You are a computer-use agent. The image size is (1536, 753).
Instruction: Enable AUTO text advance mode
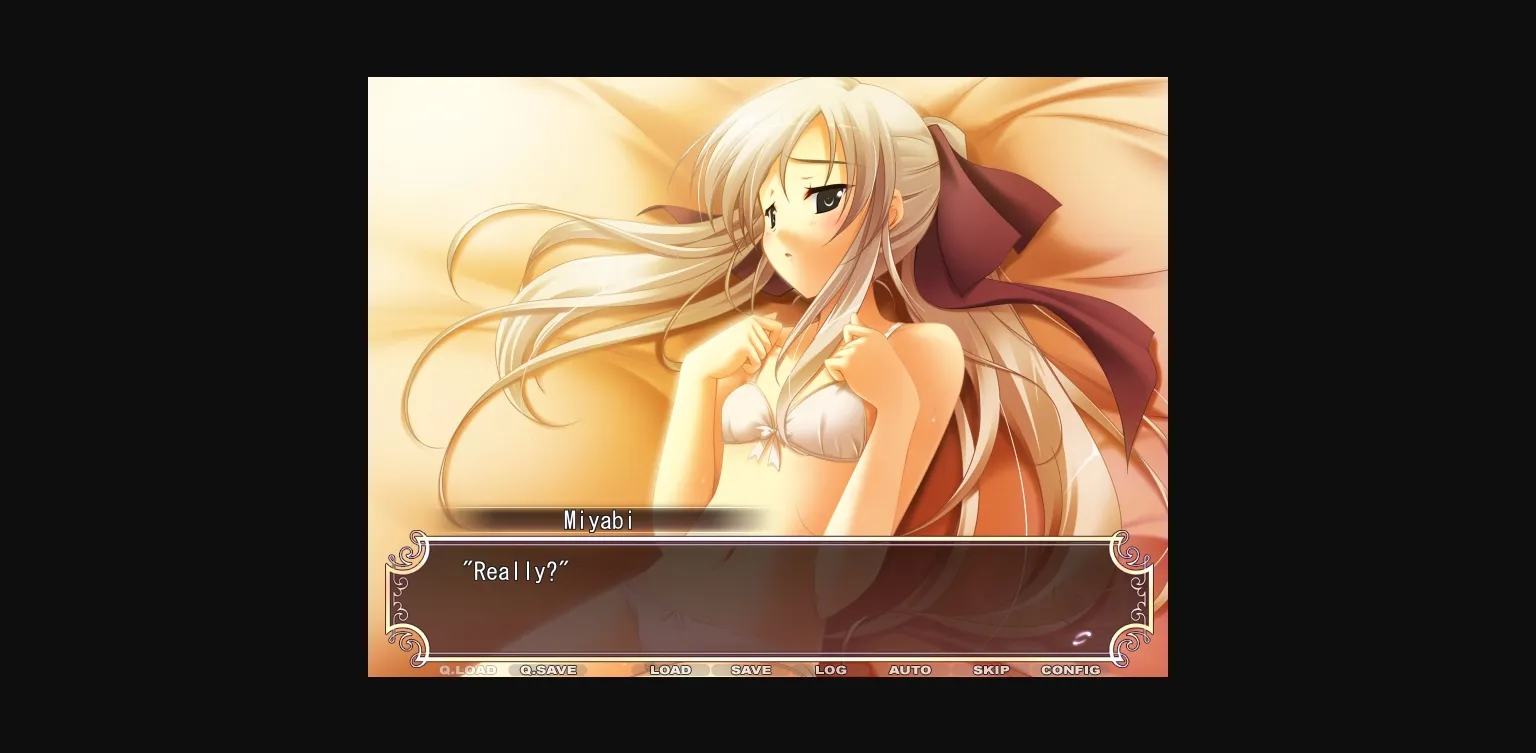click(x=909, y=670)
